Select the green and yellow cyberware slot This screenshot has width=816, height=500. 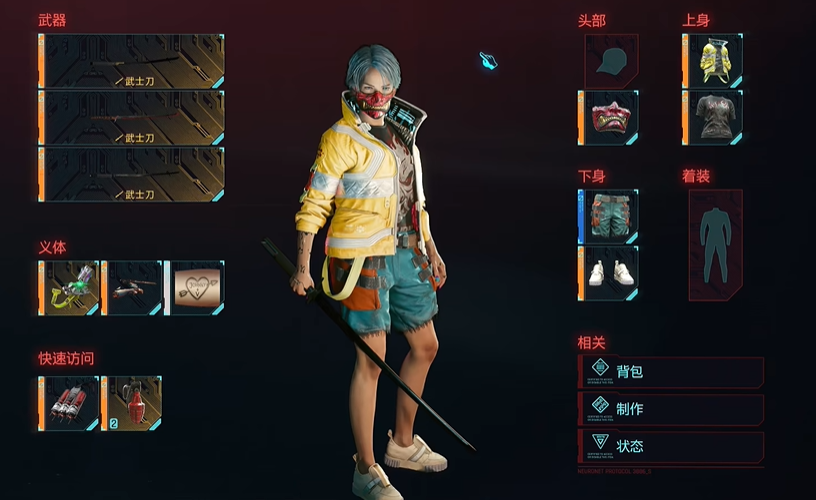pos(70,288)
